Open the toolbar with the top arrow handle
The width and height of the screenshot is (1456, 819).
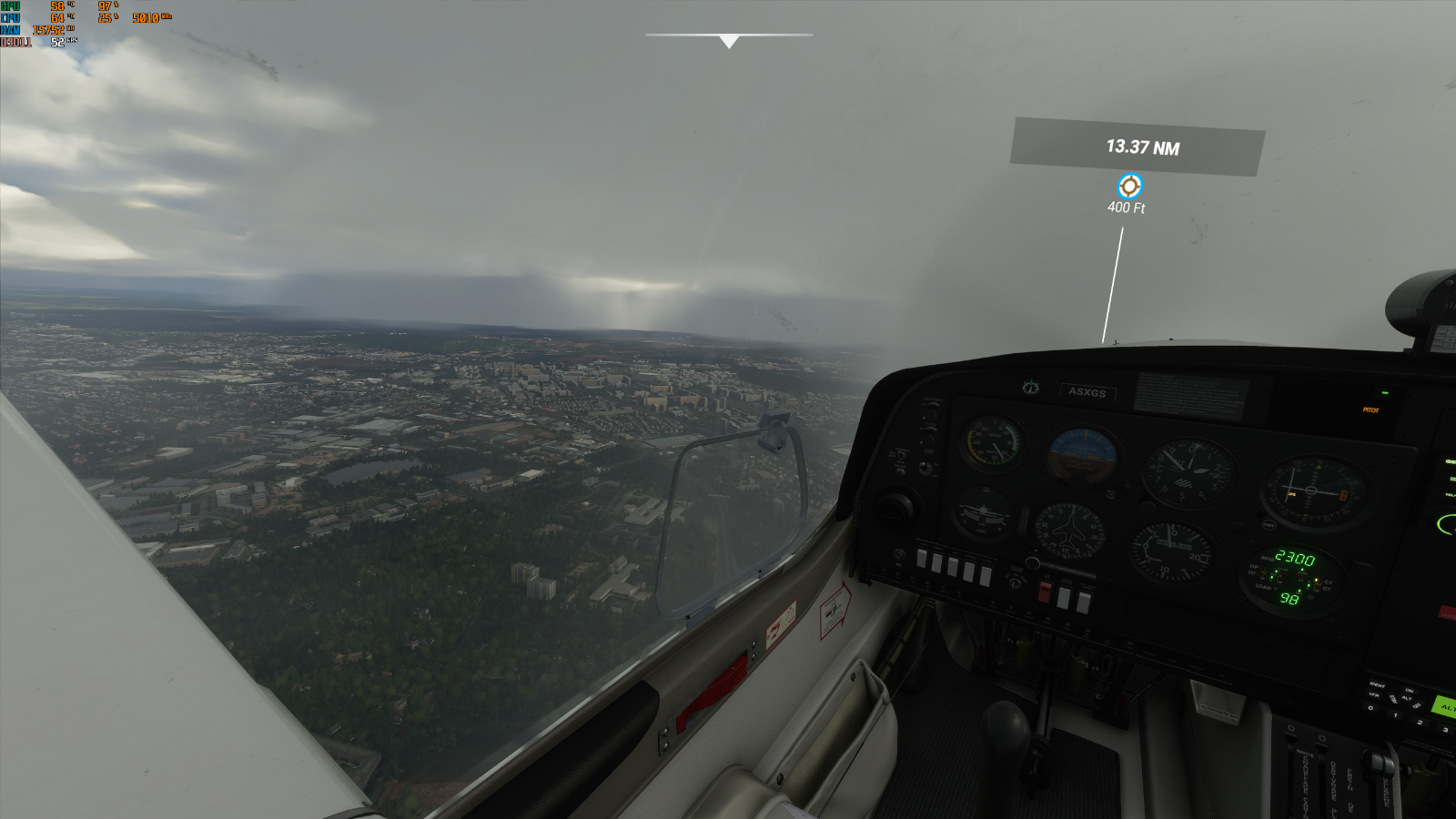tap(728, 41)
